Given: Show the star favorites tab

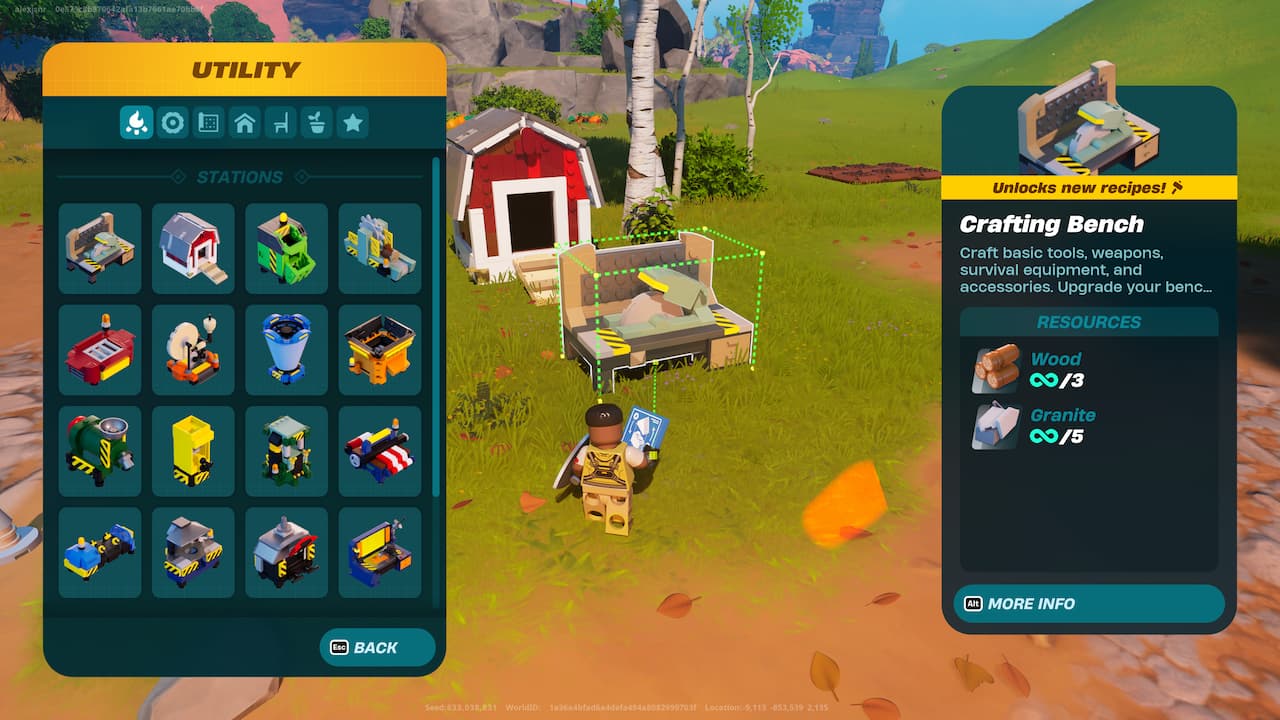Looking at the screenshot, I should pyautogui.click(x=352, y=123).
